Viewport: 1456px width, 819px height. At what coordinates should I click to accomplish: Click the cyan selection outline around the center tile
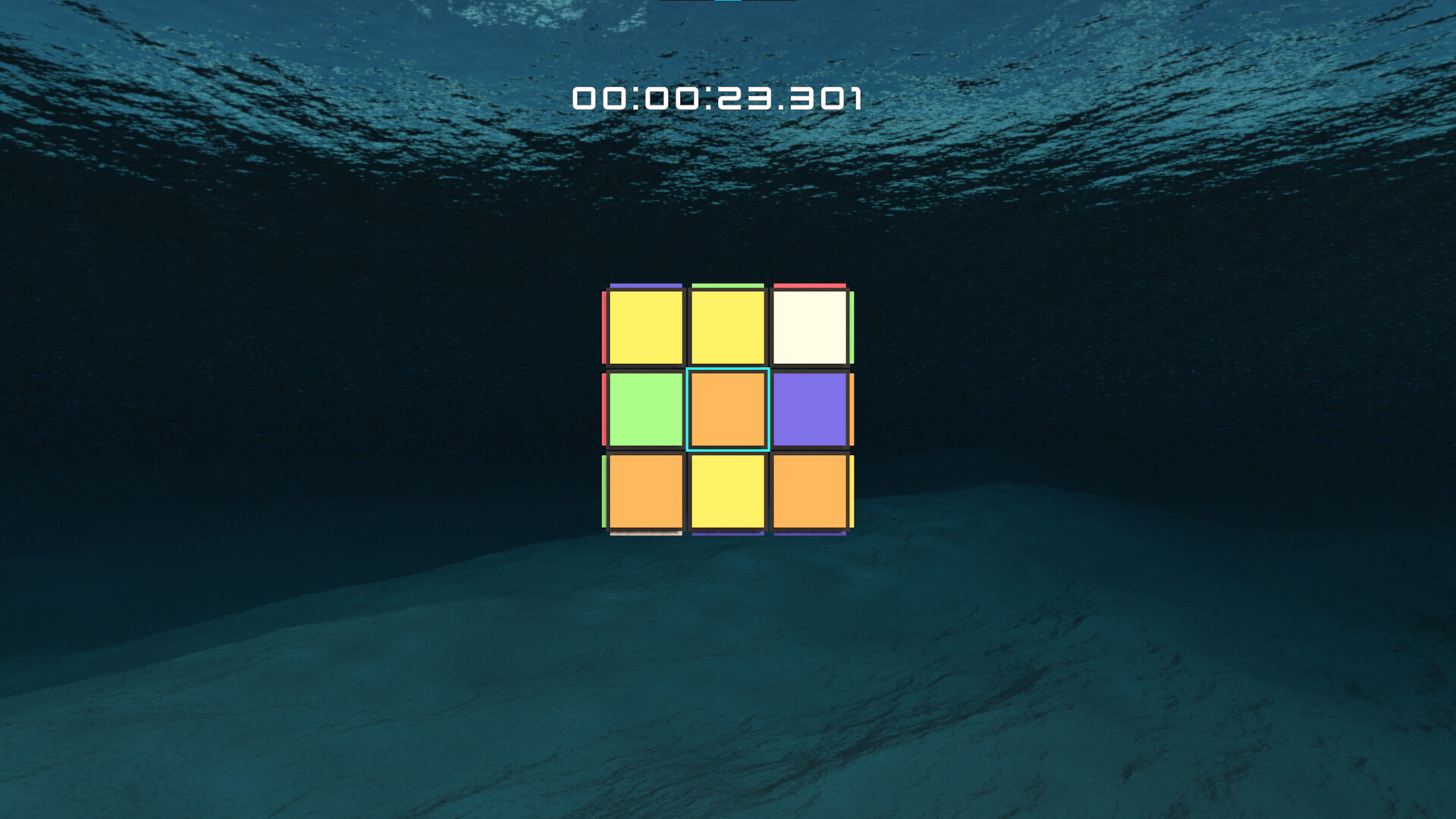click(x=726, y=371)
